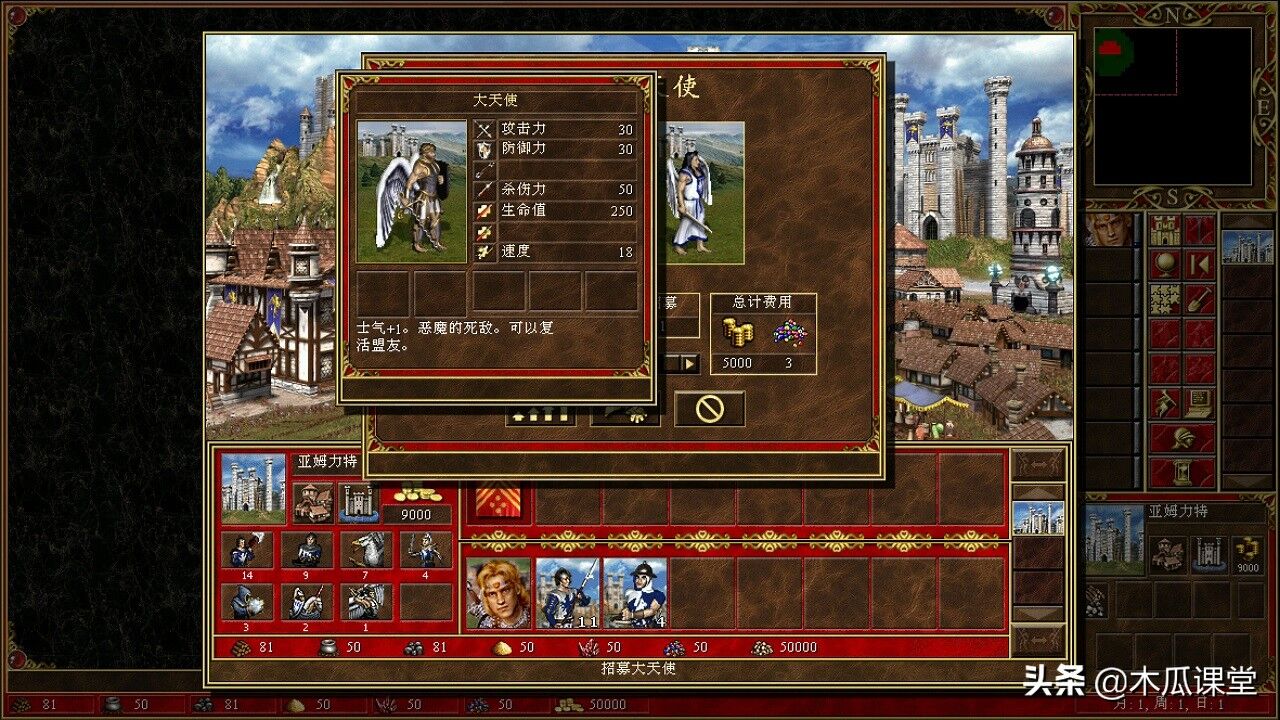Image resolution: width=1280 pixels, height=720 pixels.
Task: Open the world view globe icon
Action: pos(1166,262)
